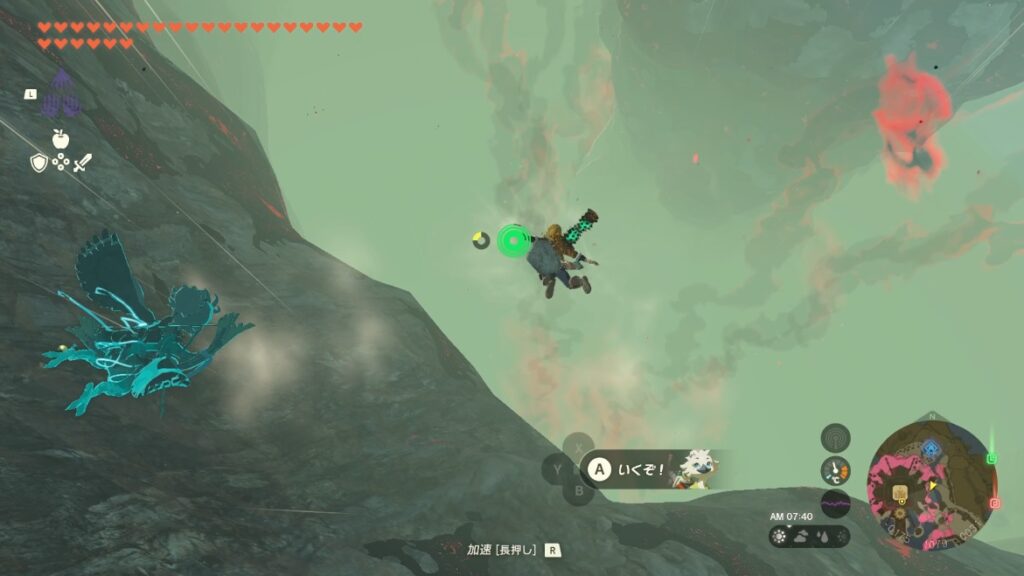Open the sensor radar signal icon
Image resolution: width=1024 pixels, height=576 pixels.
(x=835, y=437)
